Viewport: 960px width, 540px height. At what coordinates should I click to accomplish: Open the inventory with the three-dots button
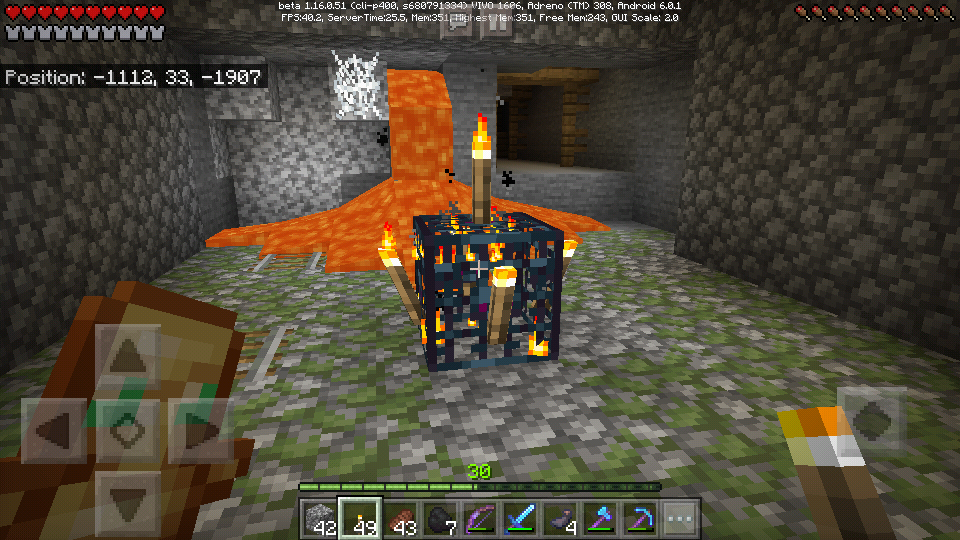pos(679,519)
